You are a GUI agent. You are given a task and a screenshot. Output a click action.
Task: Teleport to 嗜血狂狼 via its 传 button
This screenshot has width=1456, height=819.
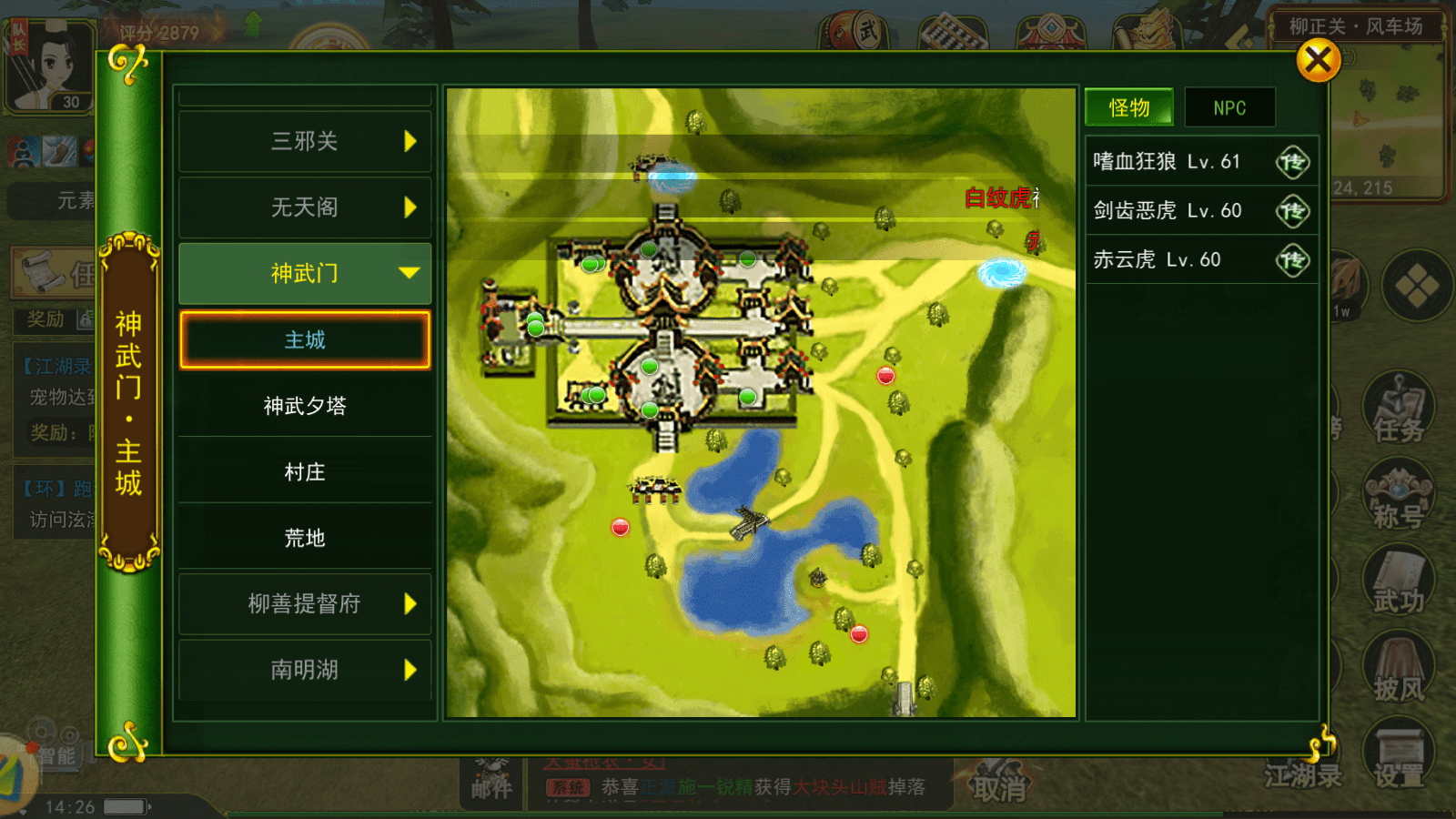click(x=1294, y=161)
